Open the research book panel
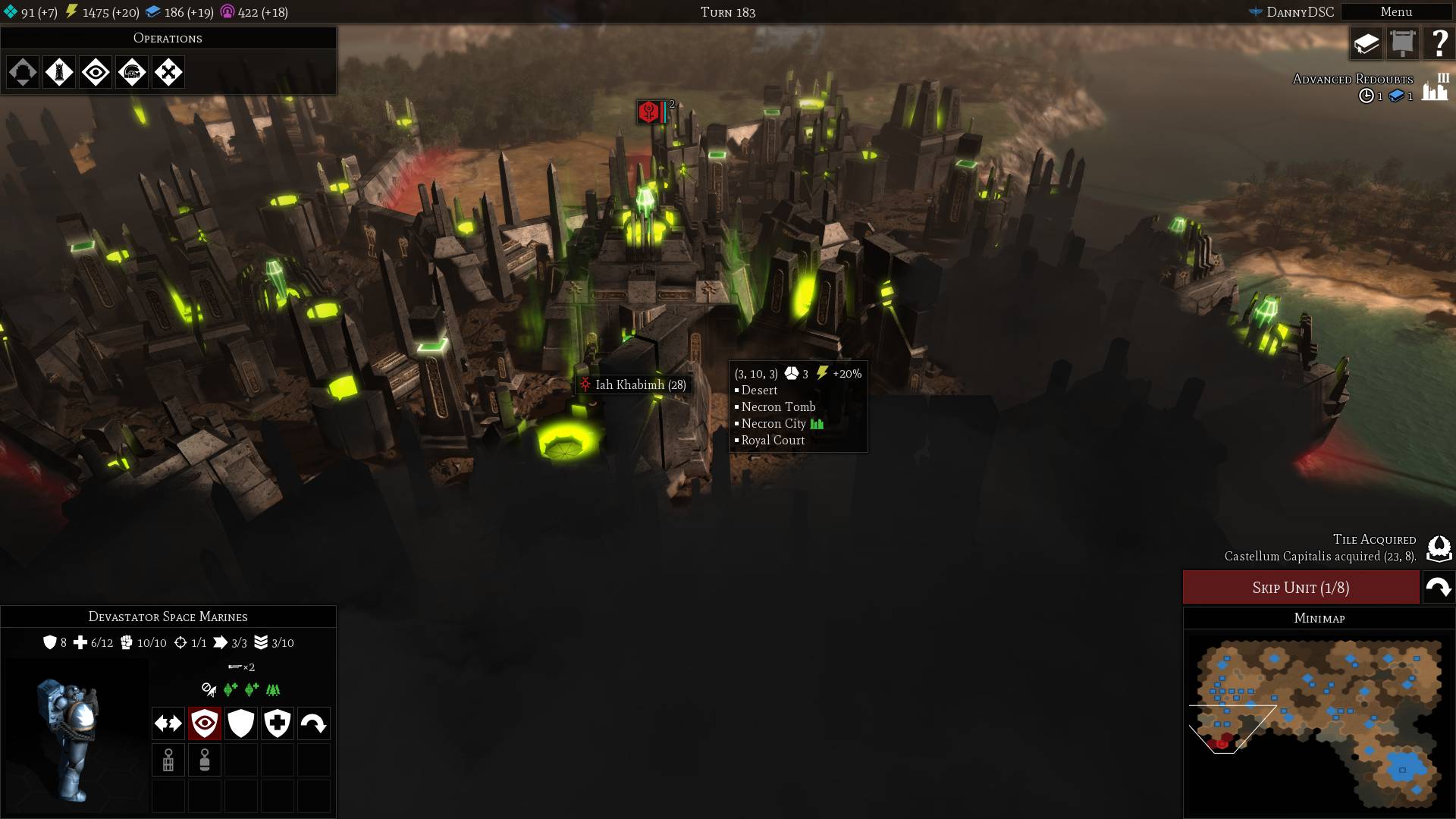 [1367, 44]
